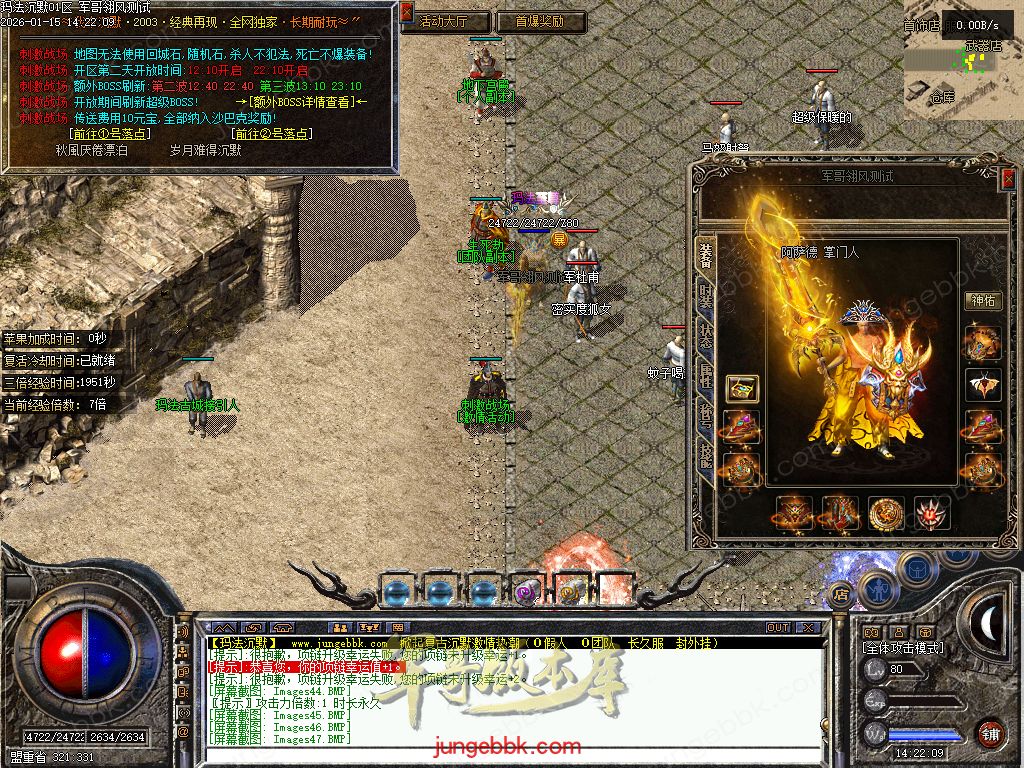Open the 首爆奖励 rewards button

click(x=539, y=21)
